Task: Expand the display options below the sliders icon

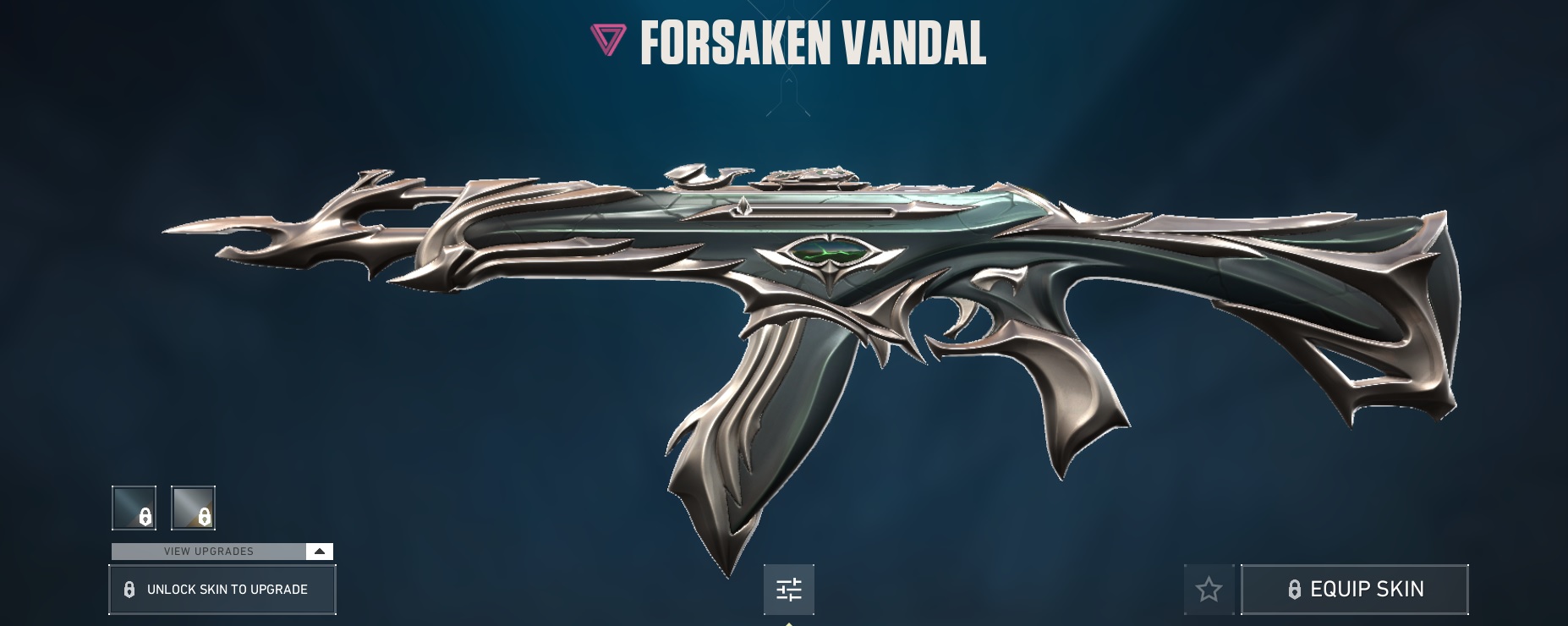Action: [x=790, y=590]
